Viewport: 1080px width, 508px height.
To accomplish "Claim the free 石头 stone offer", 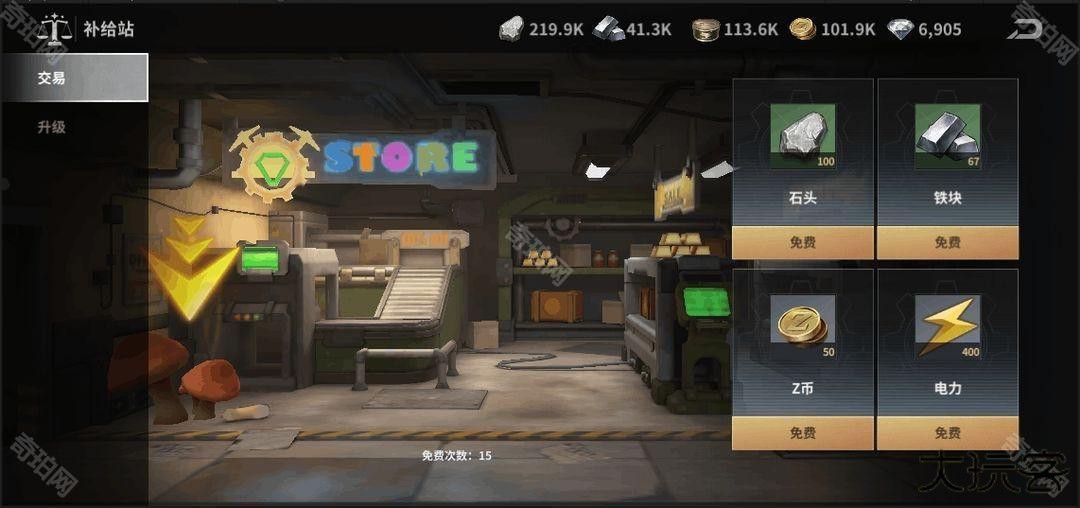I will click(x=802, y=242).
